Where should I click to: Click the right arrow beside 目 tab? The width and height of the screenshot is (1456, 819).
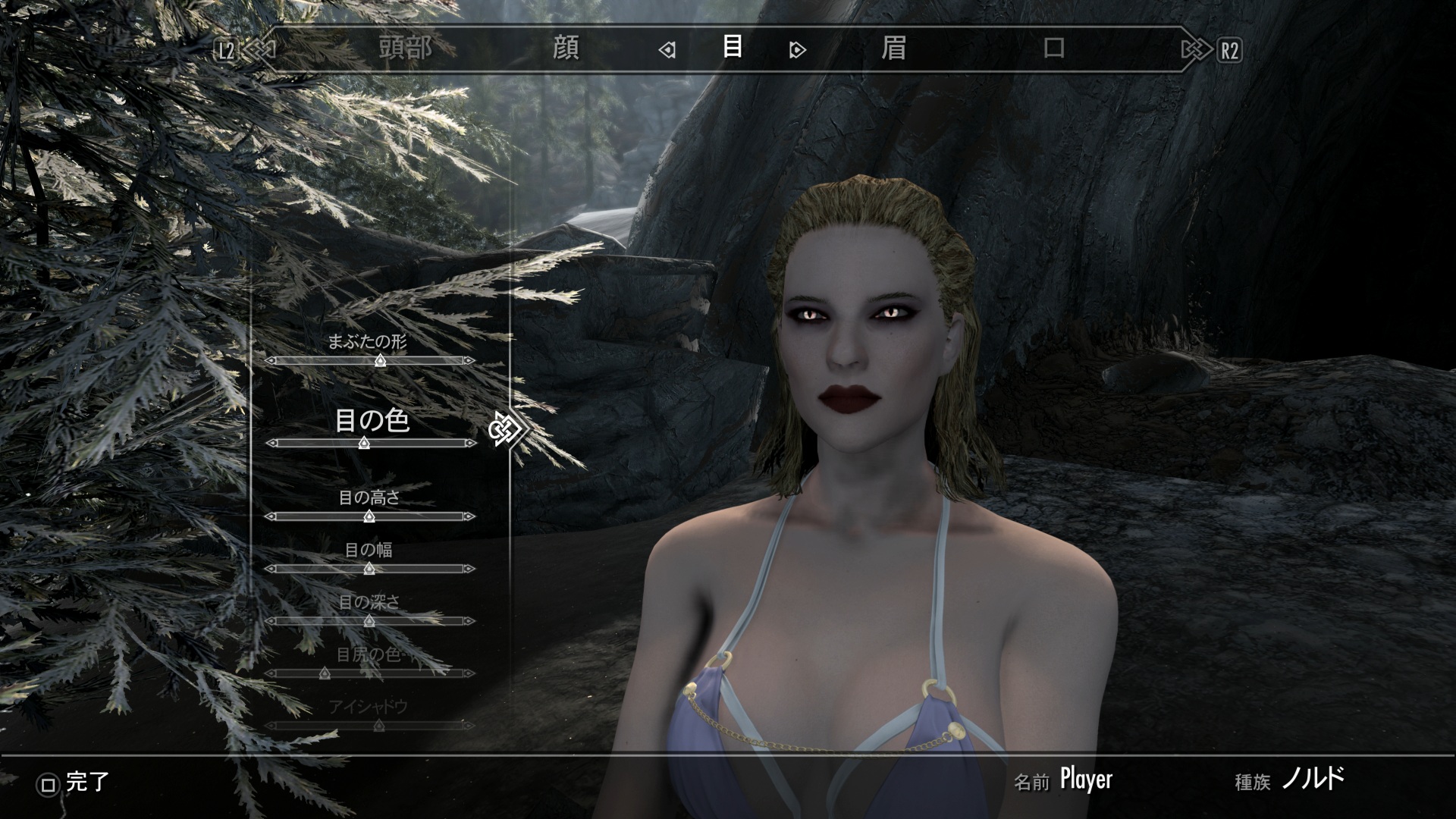(797, 51)
